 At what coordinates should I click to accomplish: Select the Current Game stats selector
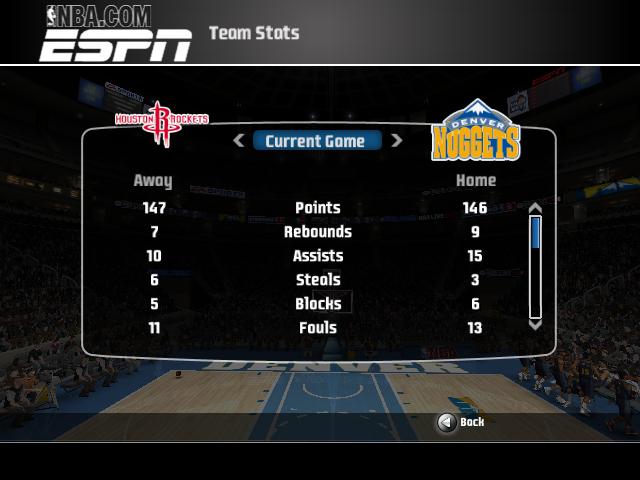(316, 141)
